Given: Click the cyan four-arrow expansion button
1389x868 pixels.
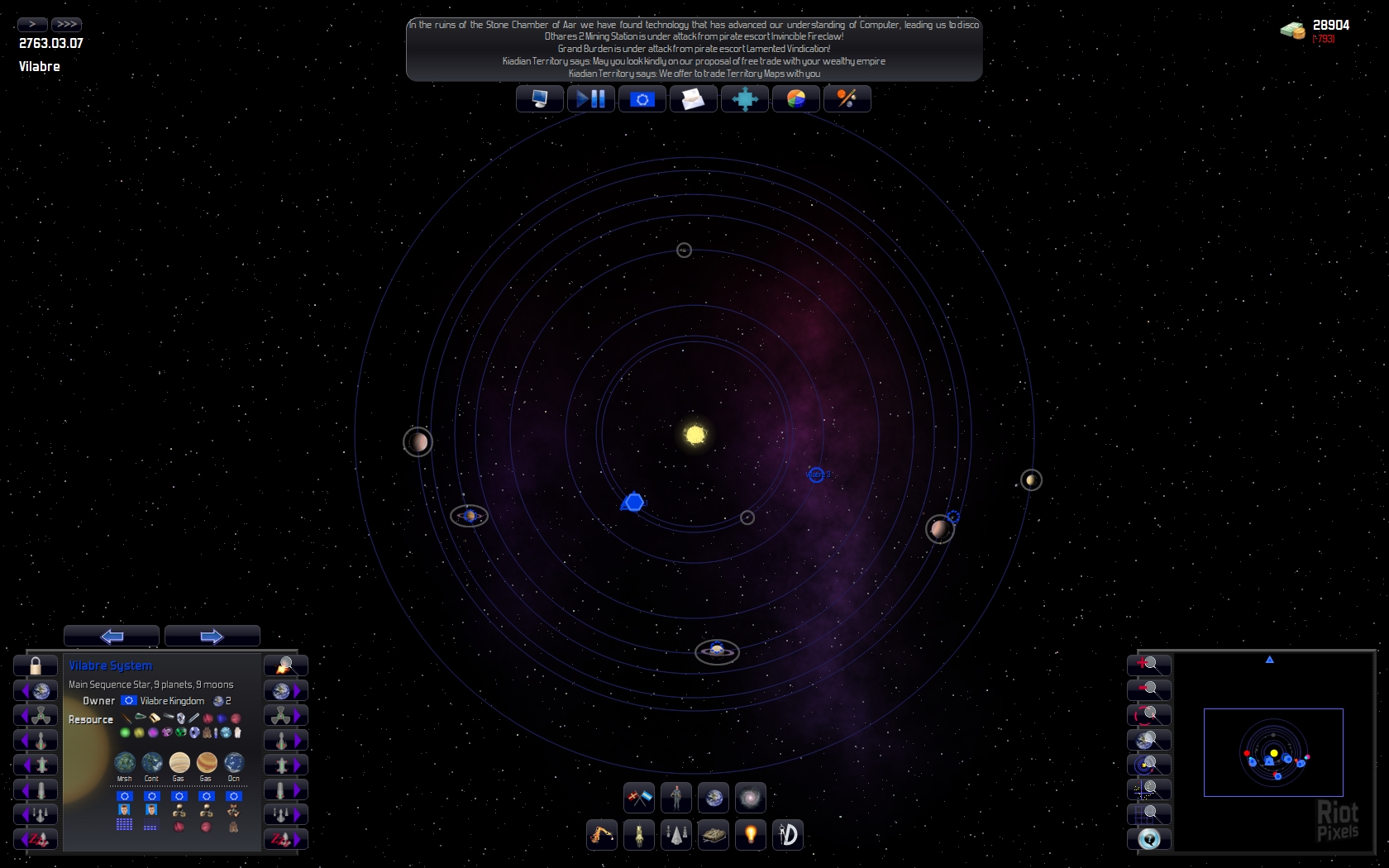Looking at the screenshot, I should pyautogui.click(x=744, y=99).
